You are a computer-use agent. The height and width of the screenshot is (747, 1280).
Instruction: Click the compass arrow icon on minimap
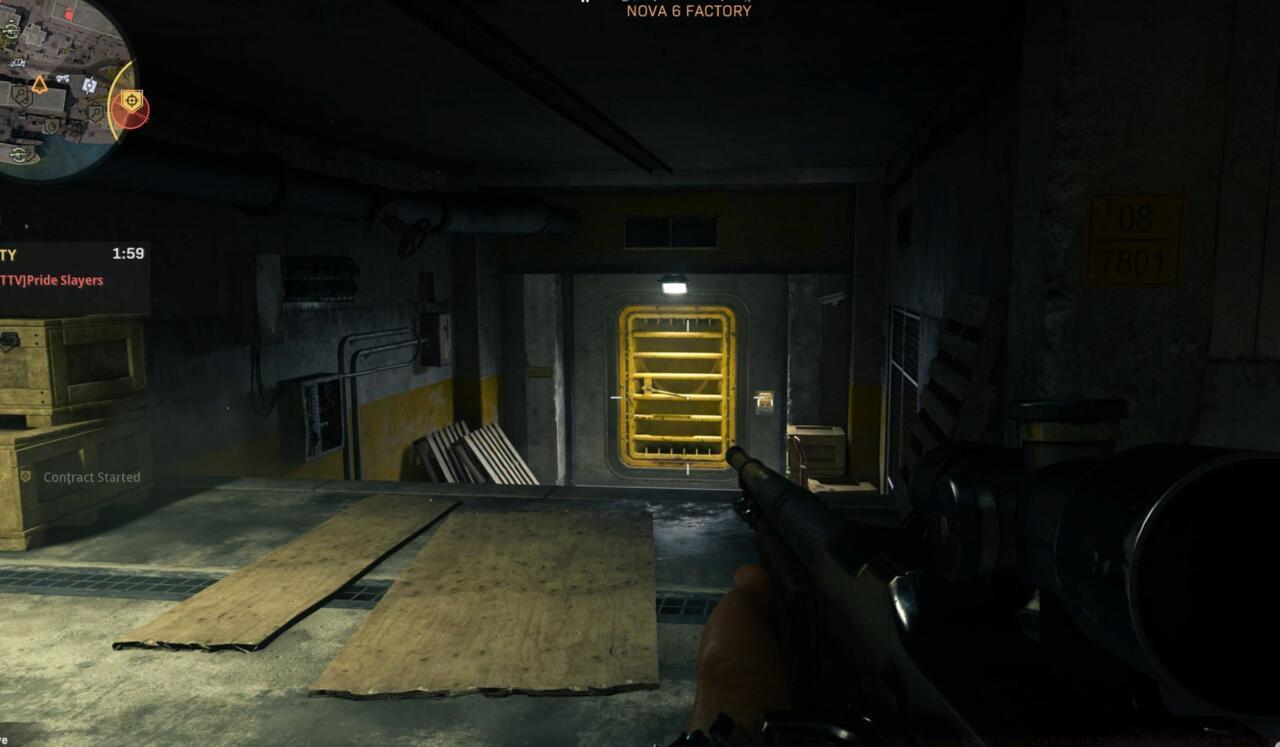[39, 84]
